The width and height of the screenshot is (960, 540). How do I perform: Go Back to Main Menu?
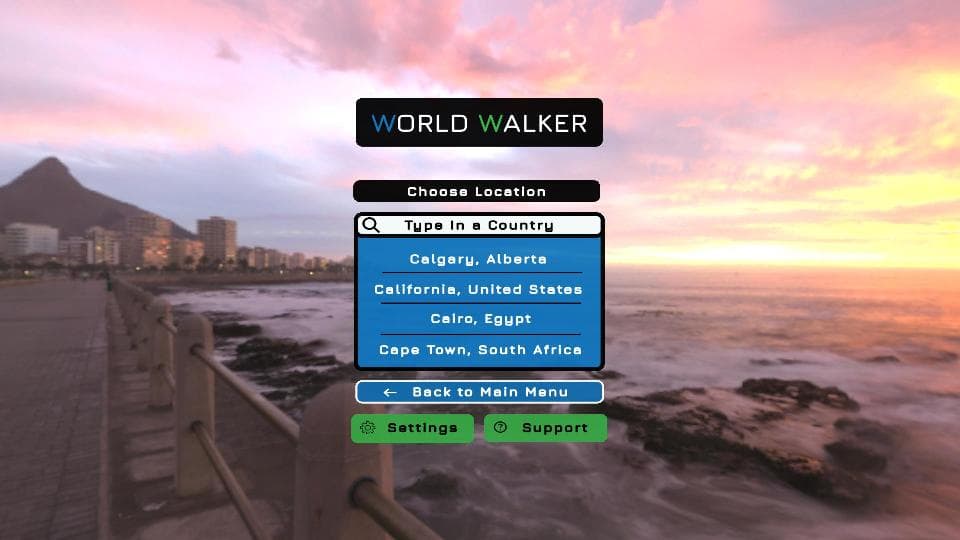(x=479, y=392)
